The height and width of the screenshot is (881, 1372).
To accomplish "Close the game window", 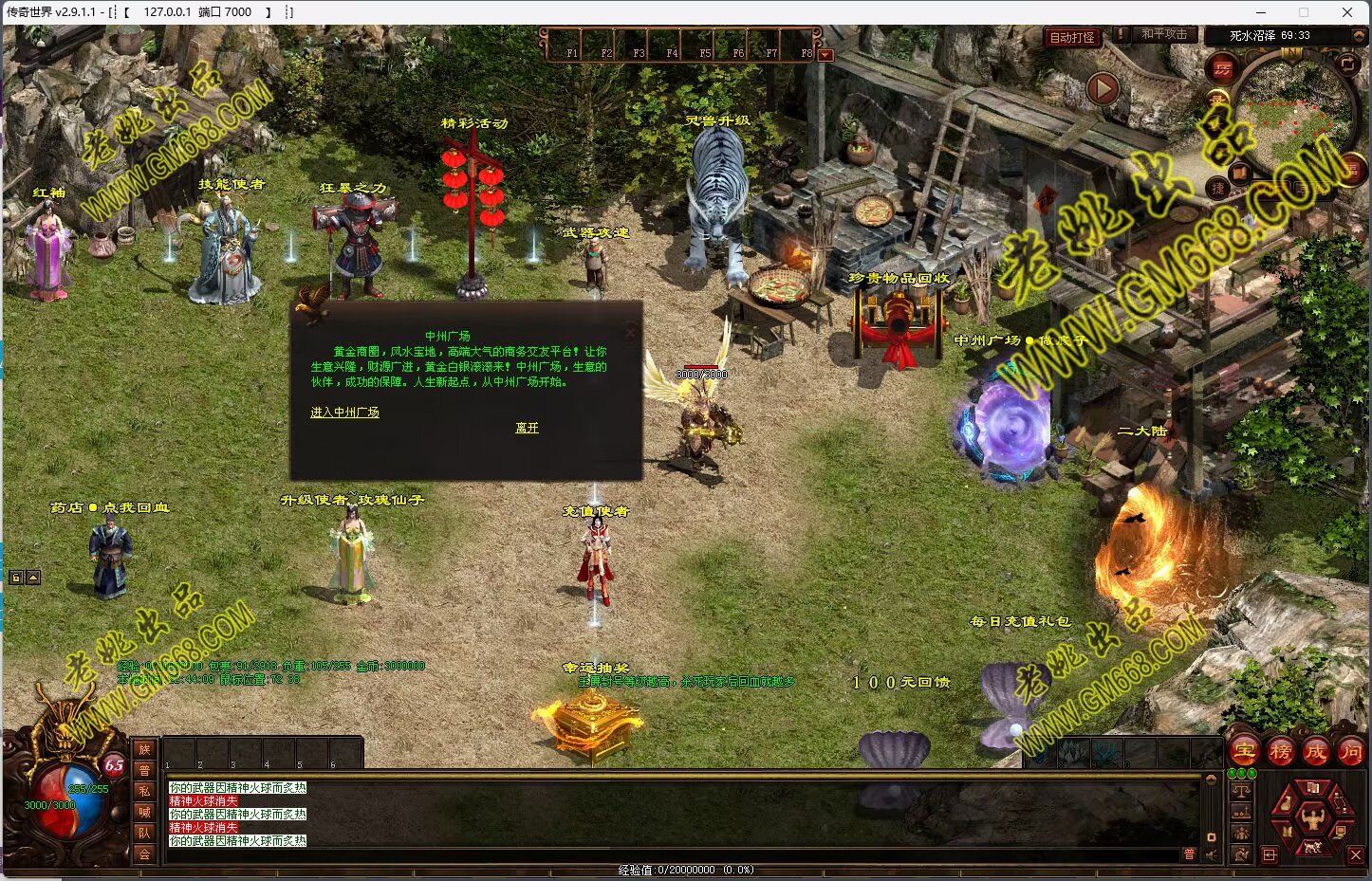I will (x=1347, y=12).
